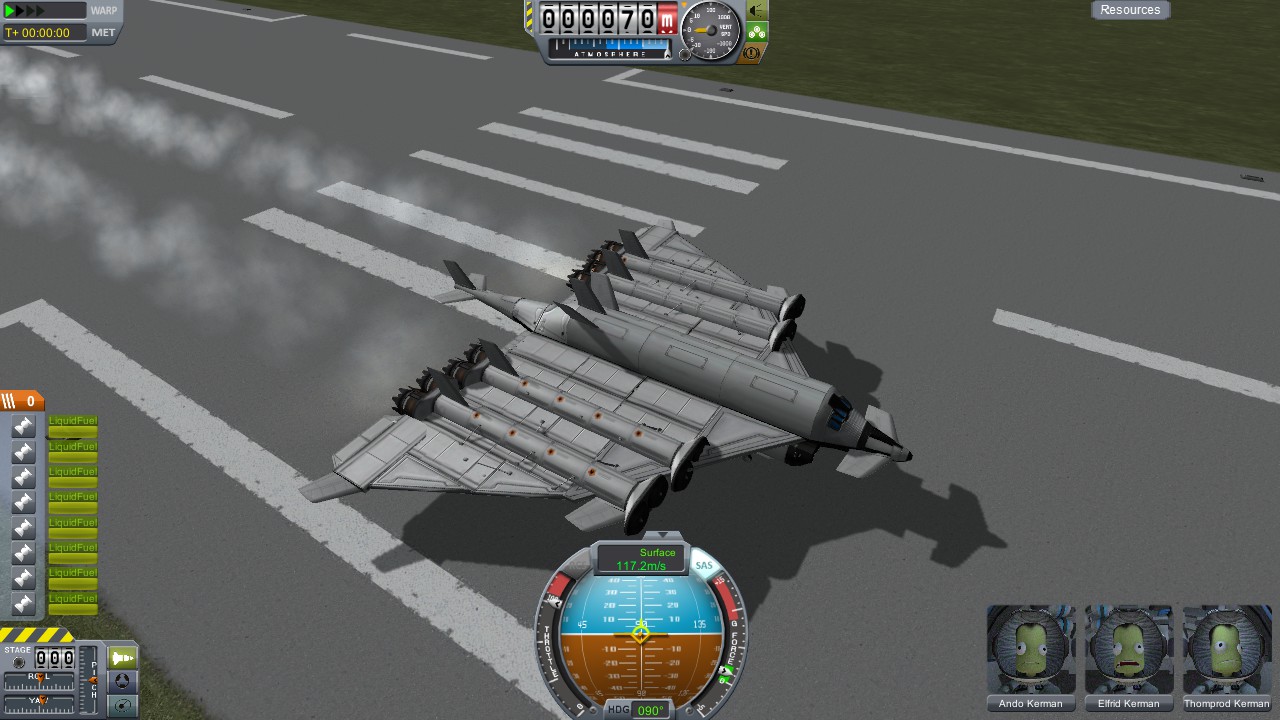The height and width of the screenshot is (720, 1280).
Task: Switch to docking mode control button
Action: coord(122,682)
